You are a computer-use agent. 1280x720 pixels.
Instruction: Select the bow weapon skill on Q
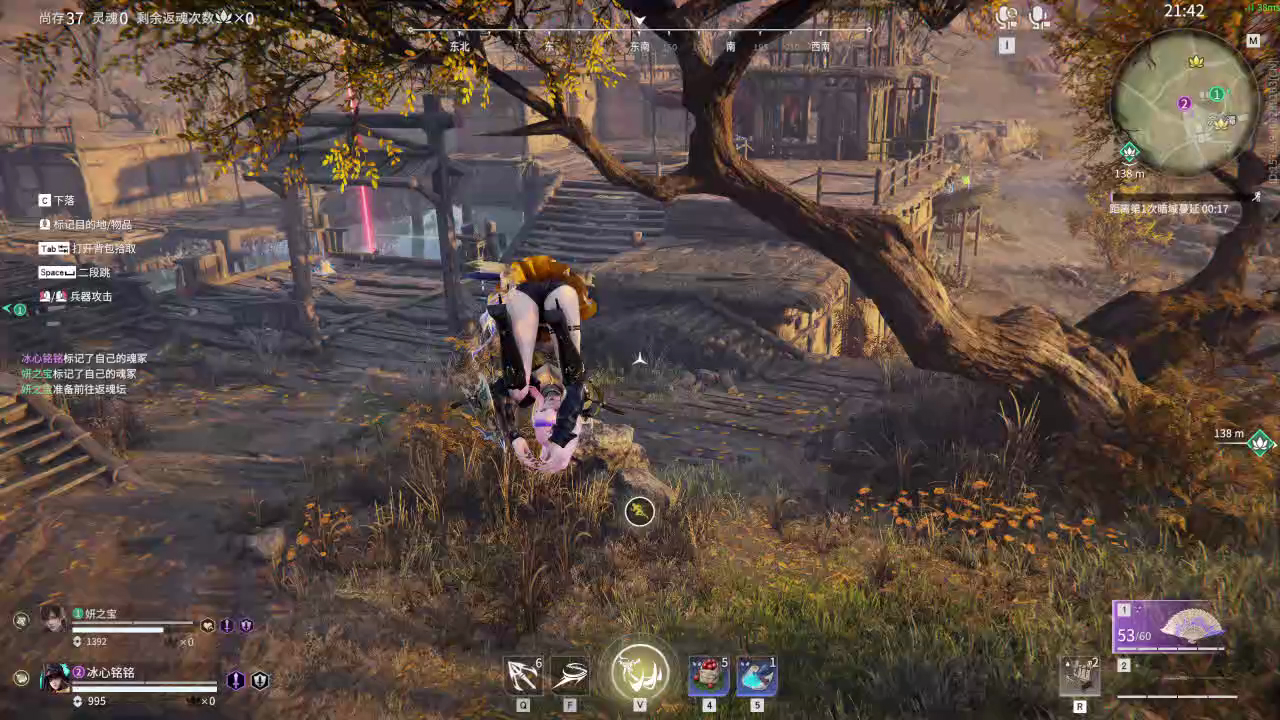click(x=522, y=677)
